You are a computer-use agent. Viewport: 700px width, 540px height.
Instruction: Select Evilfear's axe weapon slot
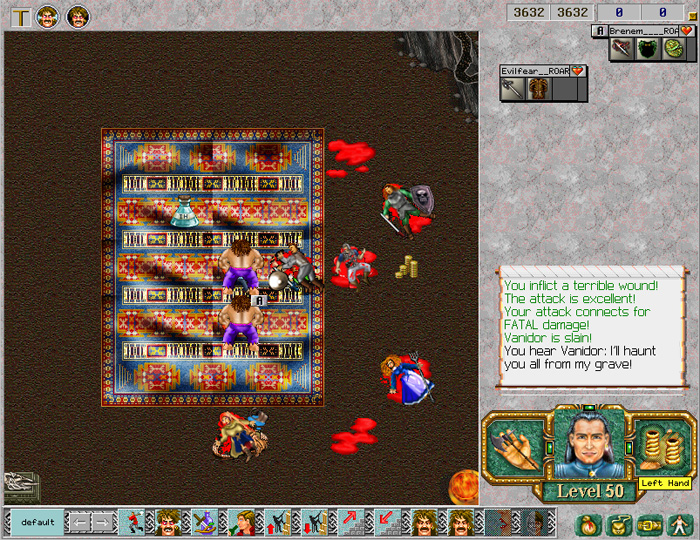(513, 89)
